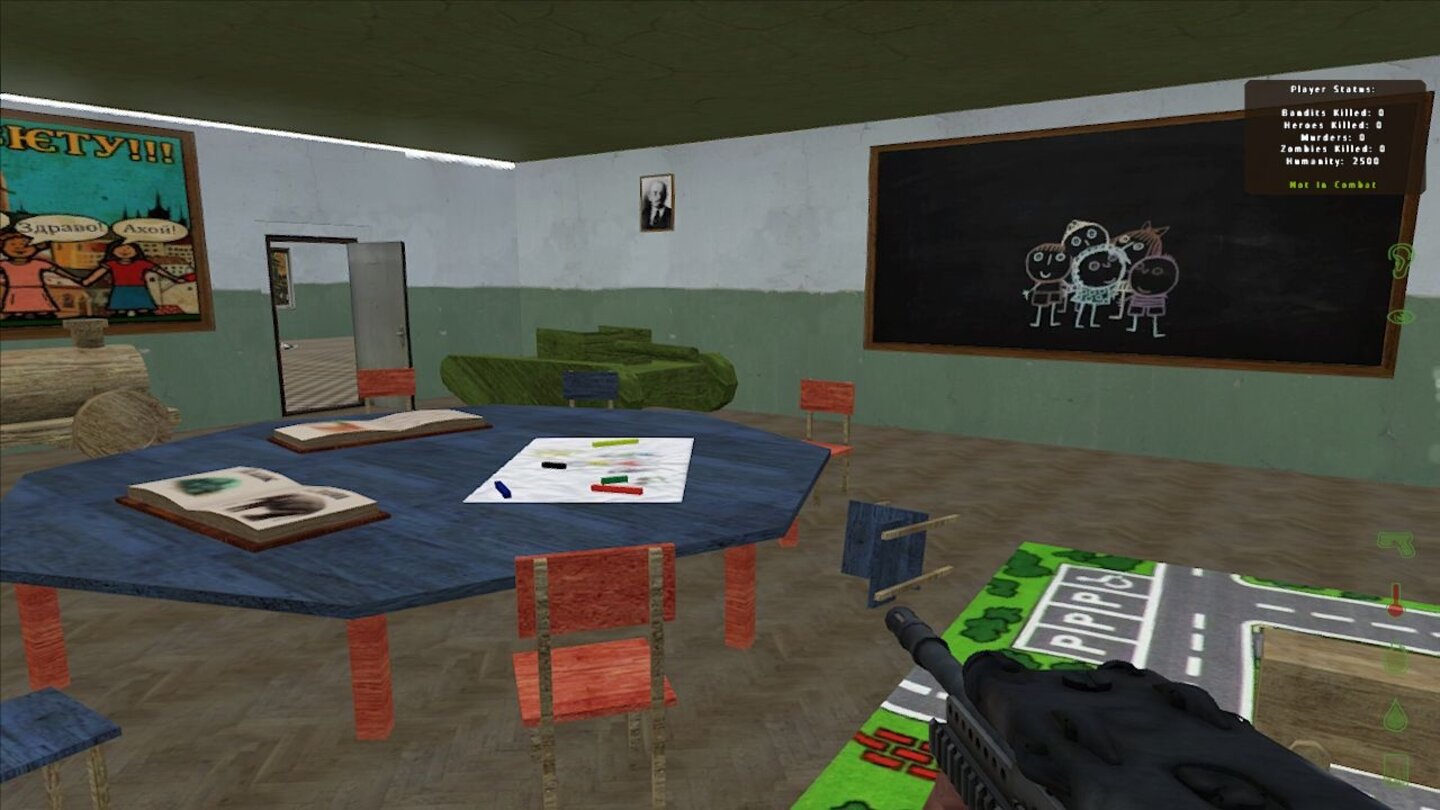1440x810 pixels.
Task: Select the "Zombies Killed: 0" entry
Action: click(x=1333, y=149)
